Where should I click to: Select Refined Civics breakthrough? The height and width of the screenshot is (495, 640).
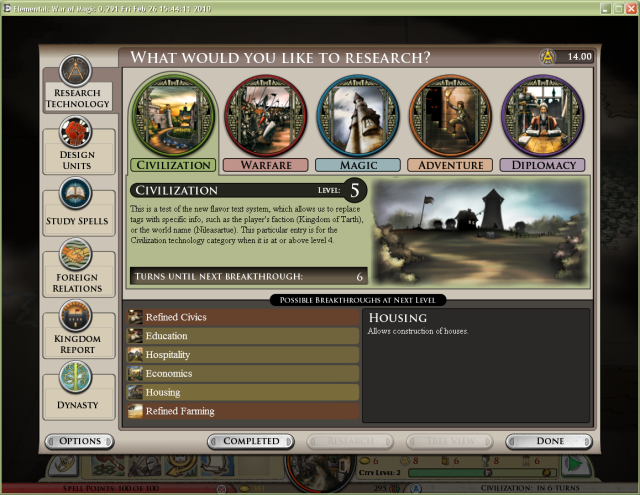coord(243,317)
